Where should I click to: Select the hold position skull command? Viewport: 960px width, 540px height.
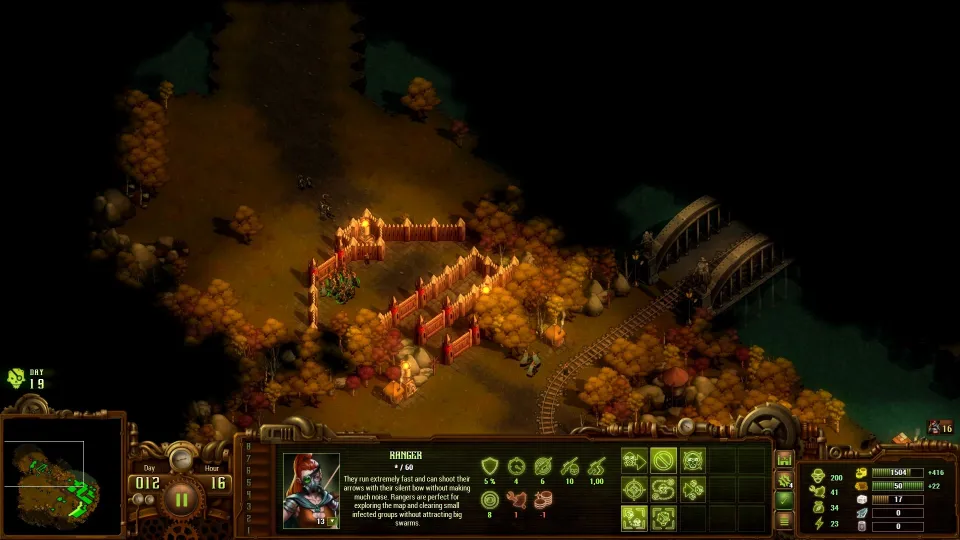(x=692, y=460)
